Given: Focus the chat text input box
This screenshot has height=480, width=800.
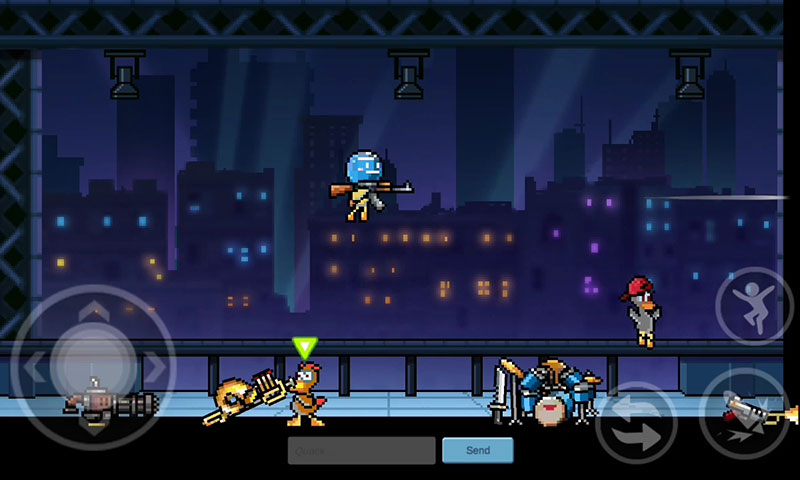Looking at the screenshot, I should [x=361, y=450].
